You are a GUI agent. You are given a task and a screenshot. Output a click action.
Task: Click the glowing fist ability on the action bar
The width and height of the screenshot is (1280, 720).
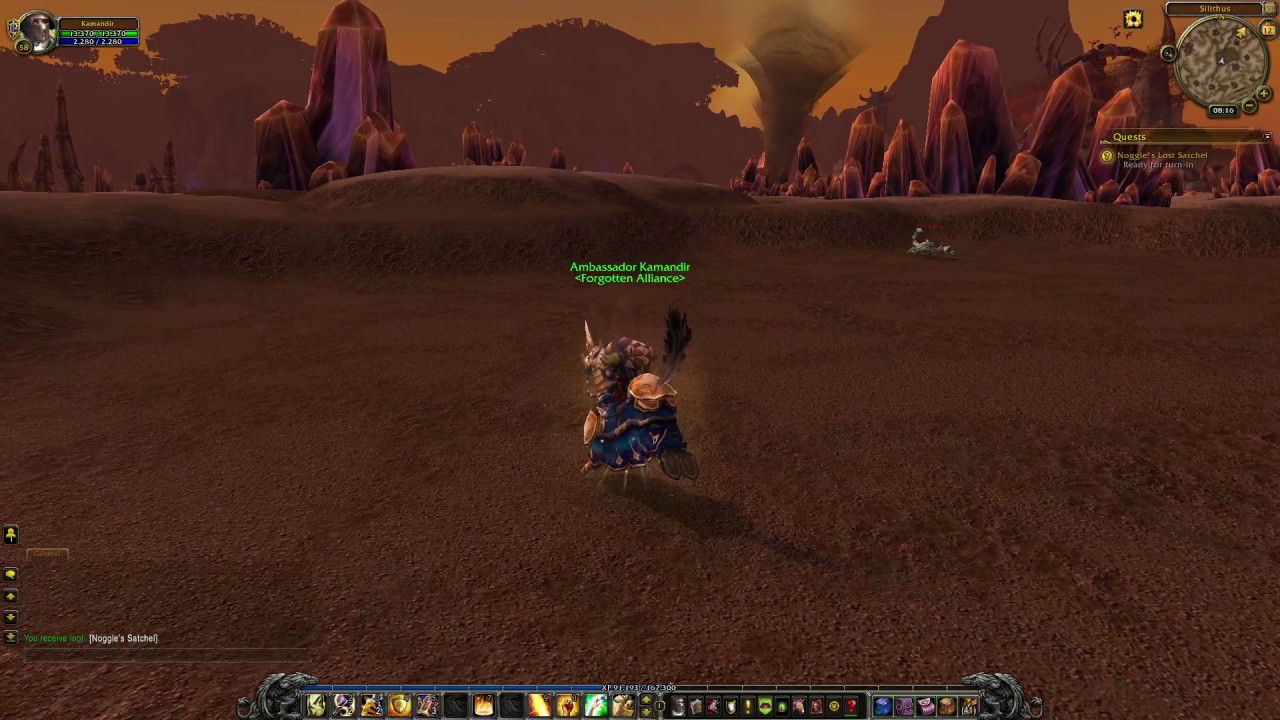(567, 706)
